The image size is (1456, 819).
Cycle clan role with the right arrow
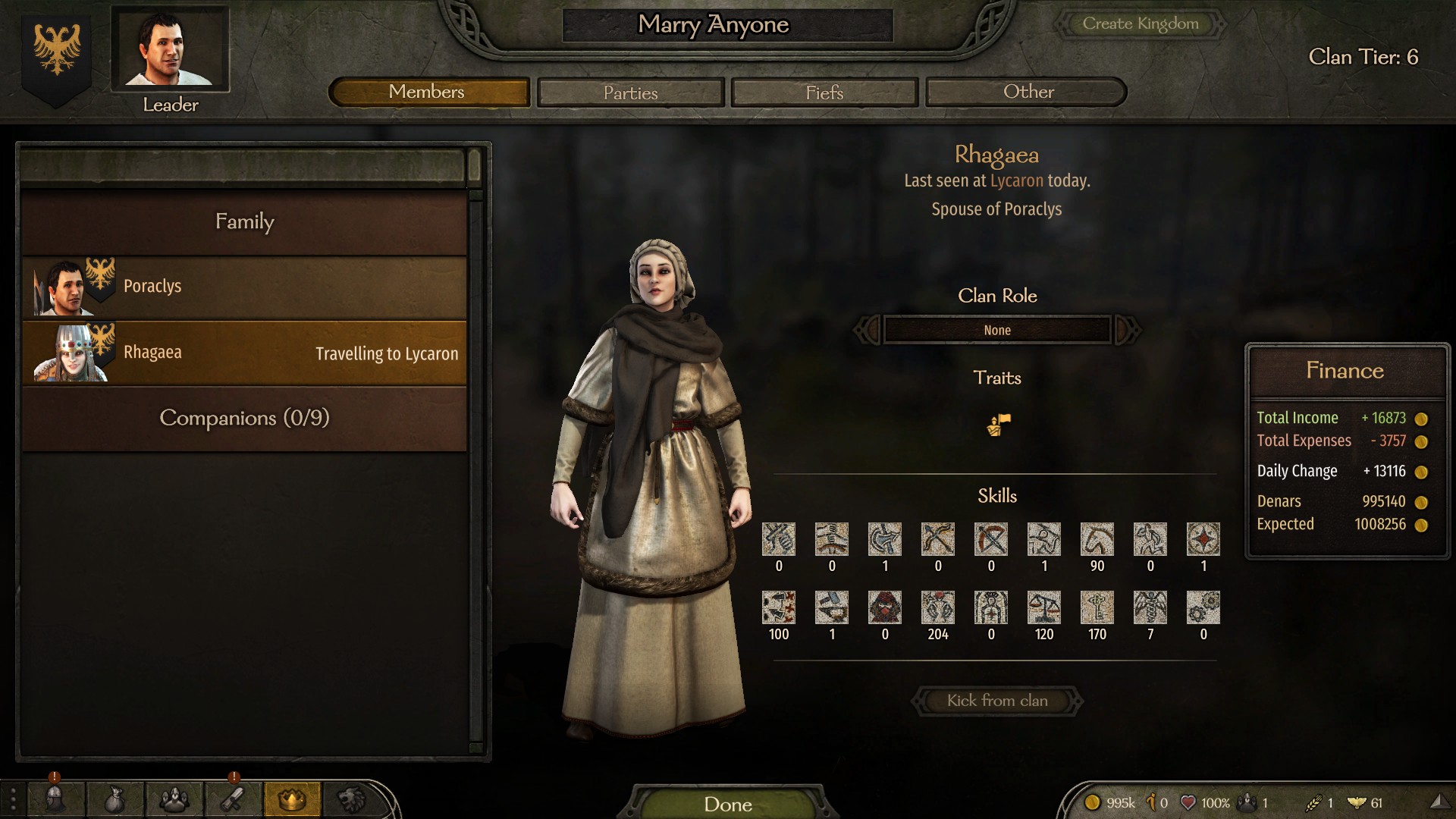tap(1127, 330)
